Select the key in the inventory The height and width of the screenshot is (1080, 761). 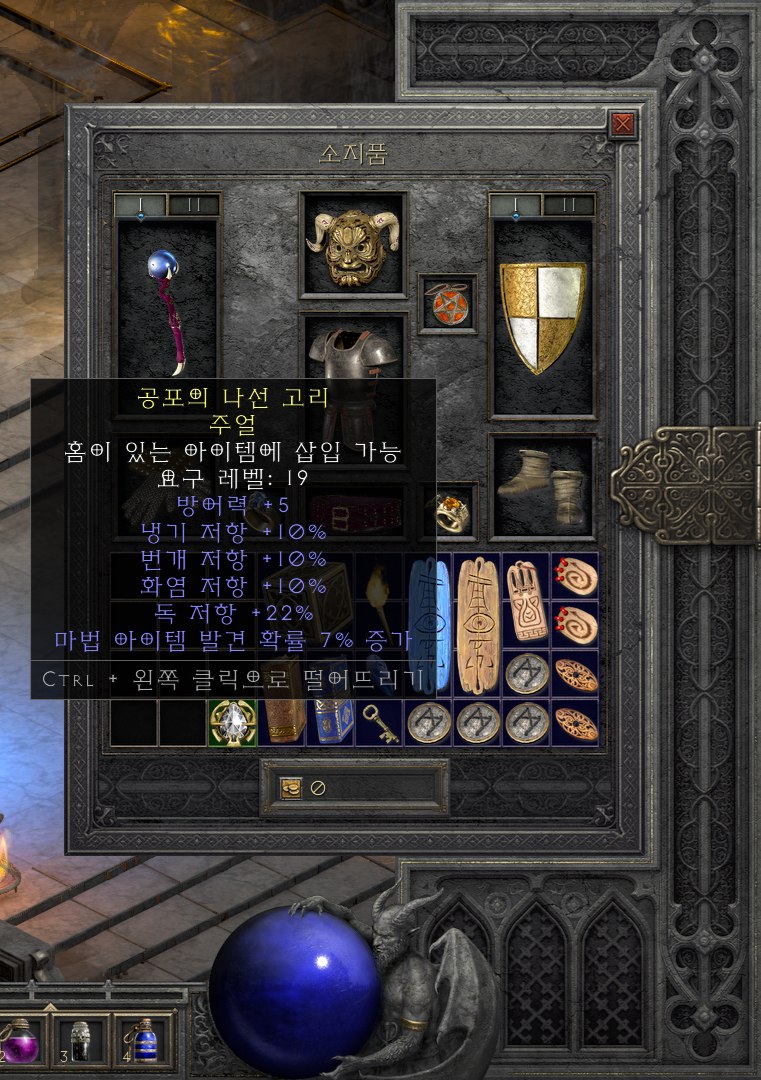coord(380,722)
